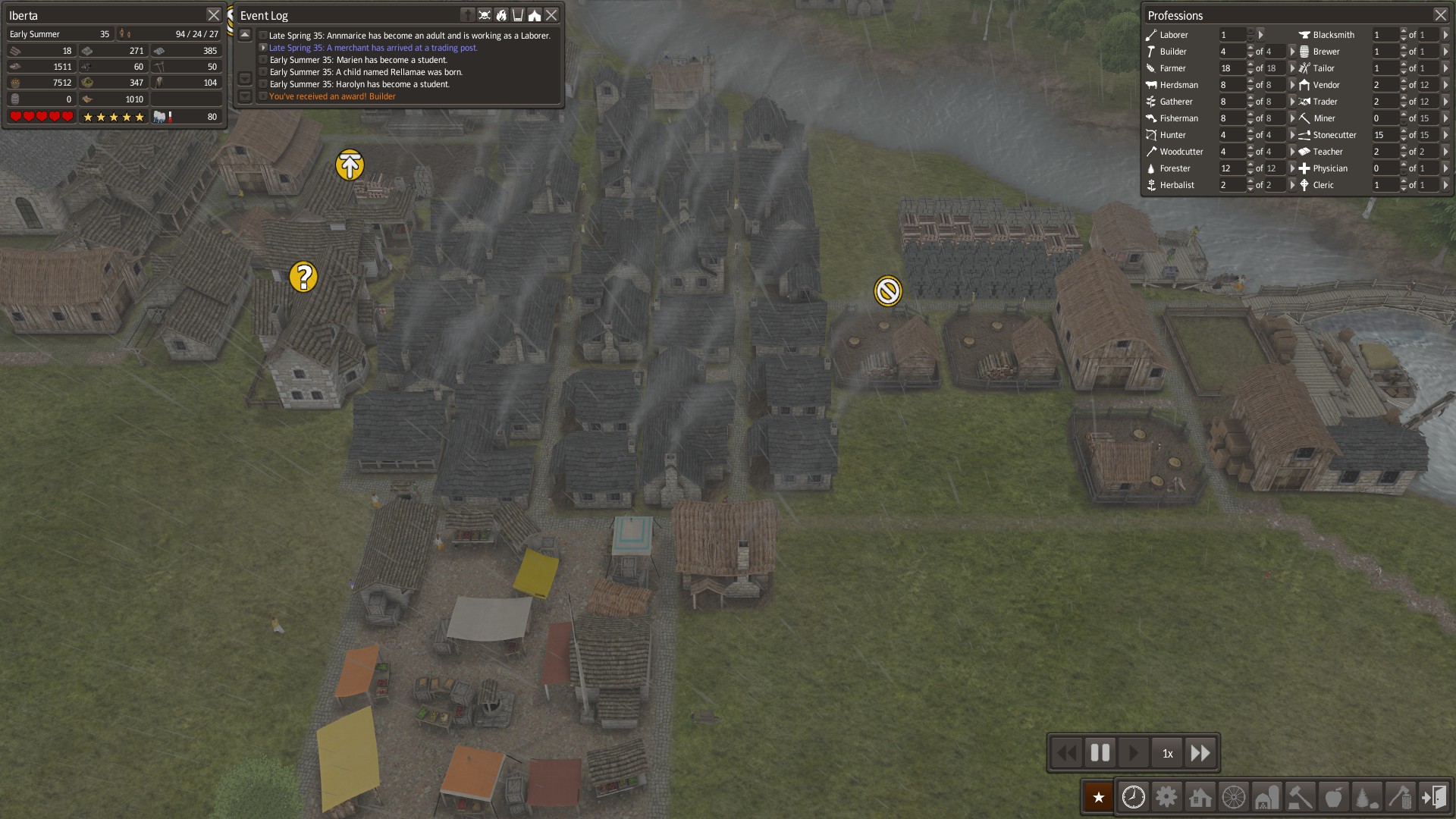The width and height of the screenshot is (1456, 819).
Task: Slow down game speed with rewind button
Action: pyautogui.click(x=1066, y=753)
